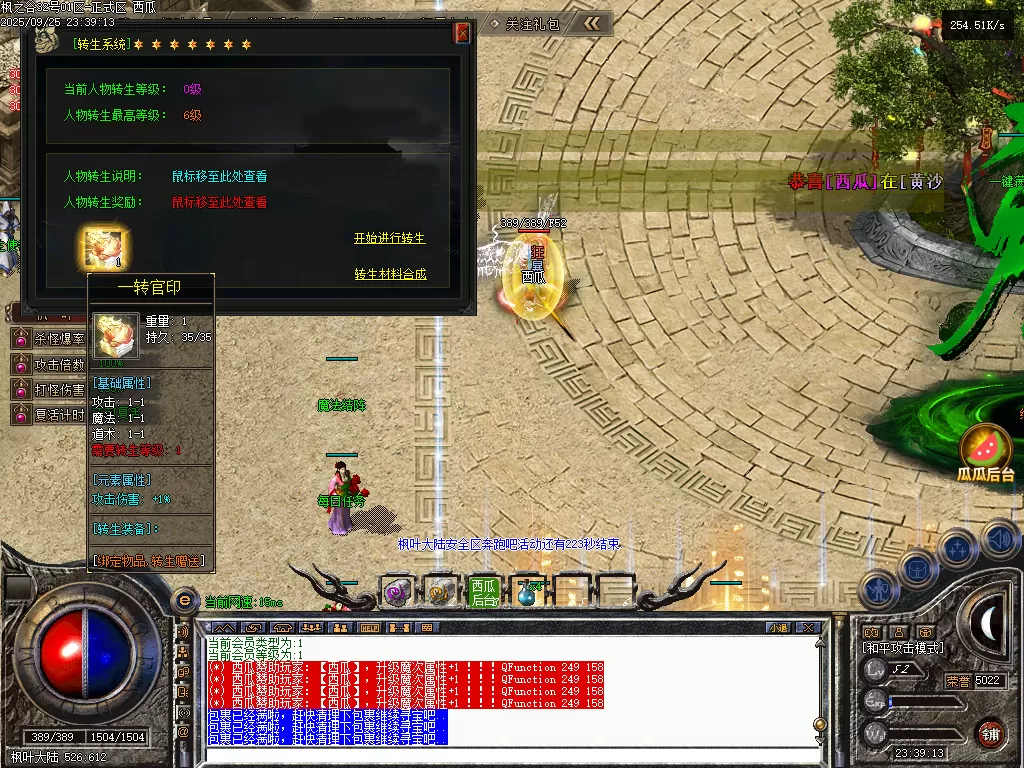1024x768 pixels.
Task: Click the 开始进行转生 link
Action: (389, 239)
